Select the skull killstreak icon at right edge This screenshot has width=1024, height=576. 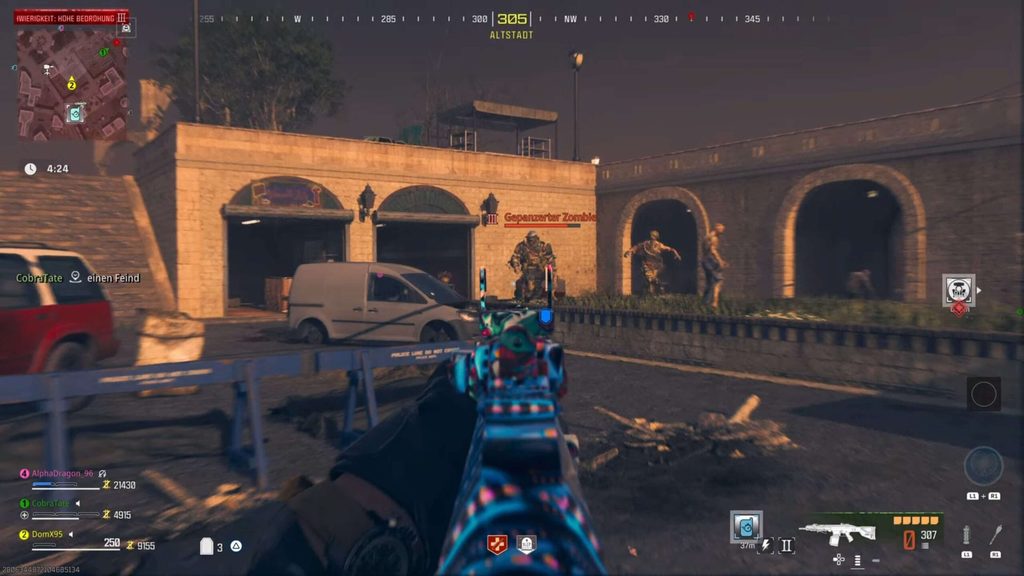(x=958, y=290)
